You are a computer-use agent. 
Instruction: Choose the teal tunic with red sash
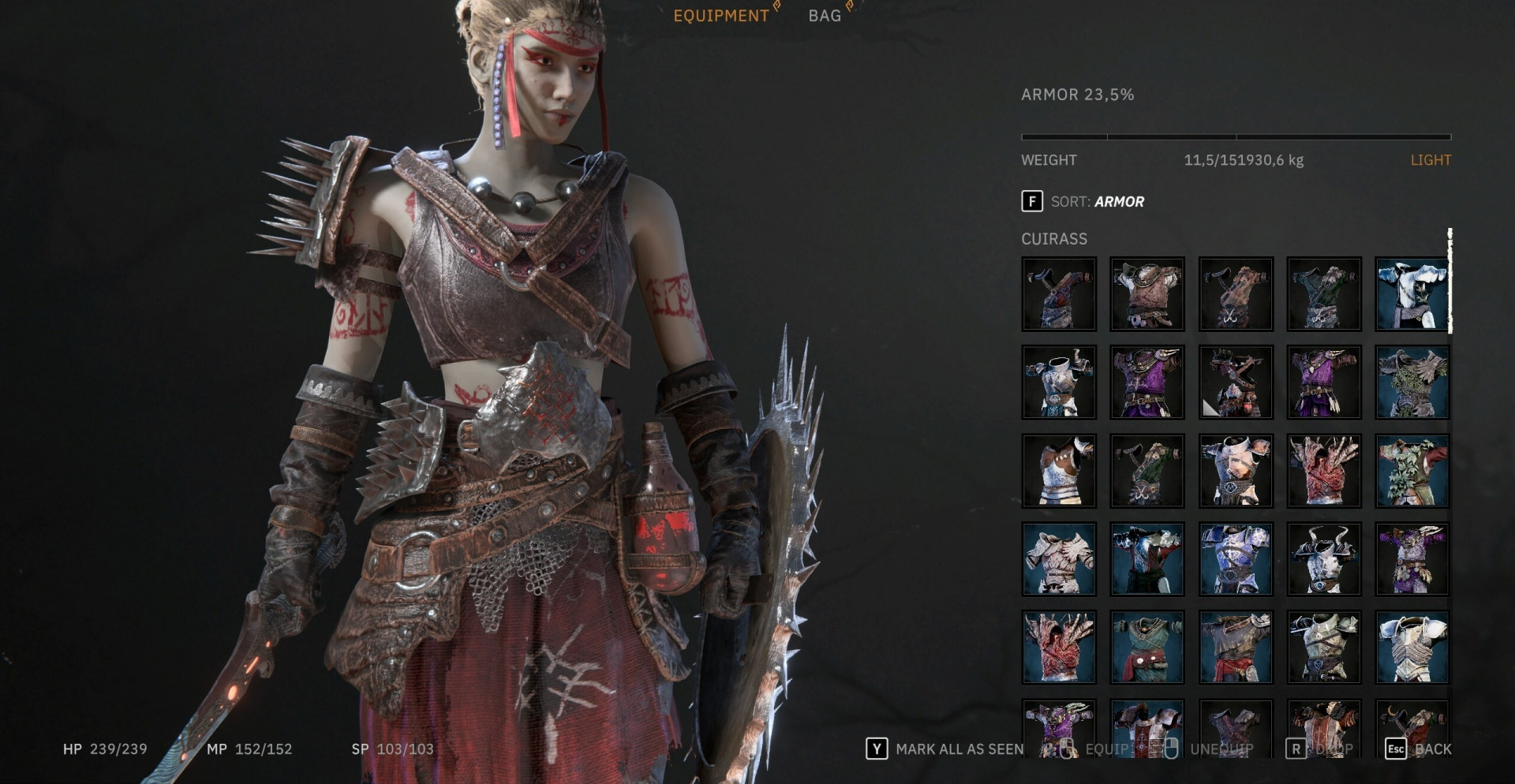point(1147,648)
